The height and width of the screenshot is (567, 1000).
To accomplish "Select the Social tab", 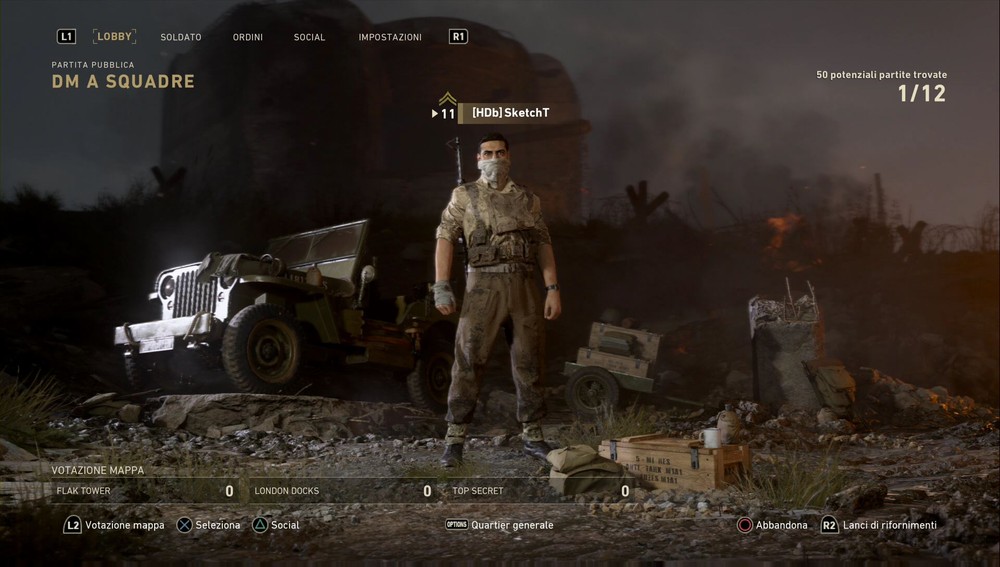I will click(x=309, y=37).
